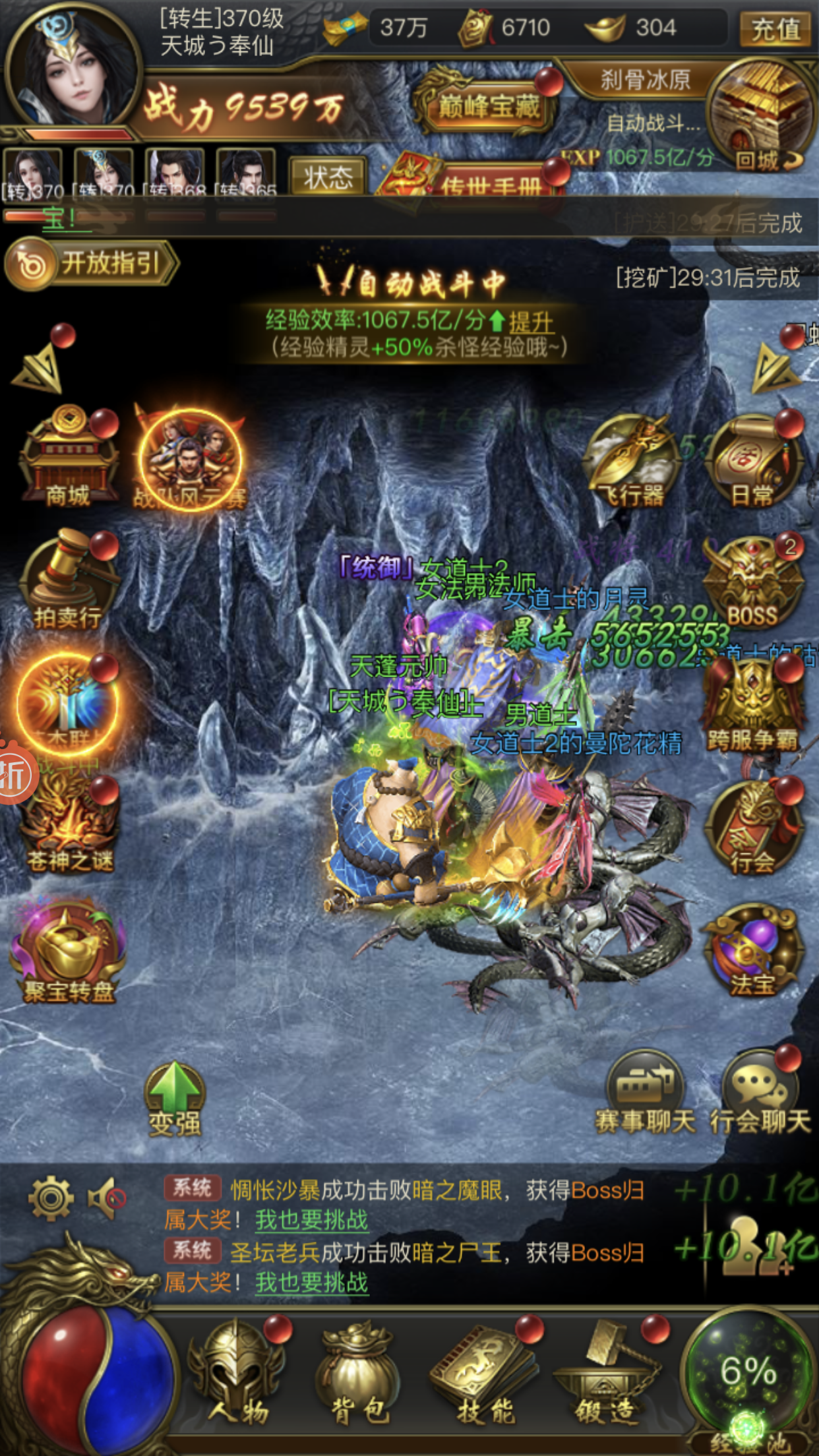Click the 提升 experience boost link
Image resolution: width=819 pixels, height=1456 pixels.
click(531, 322)
